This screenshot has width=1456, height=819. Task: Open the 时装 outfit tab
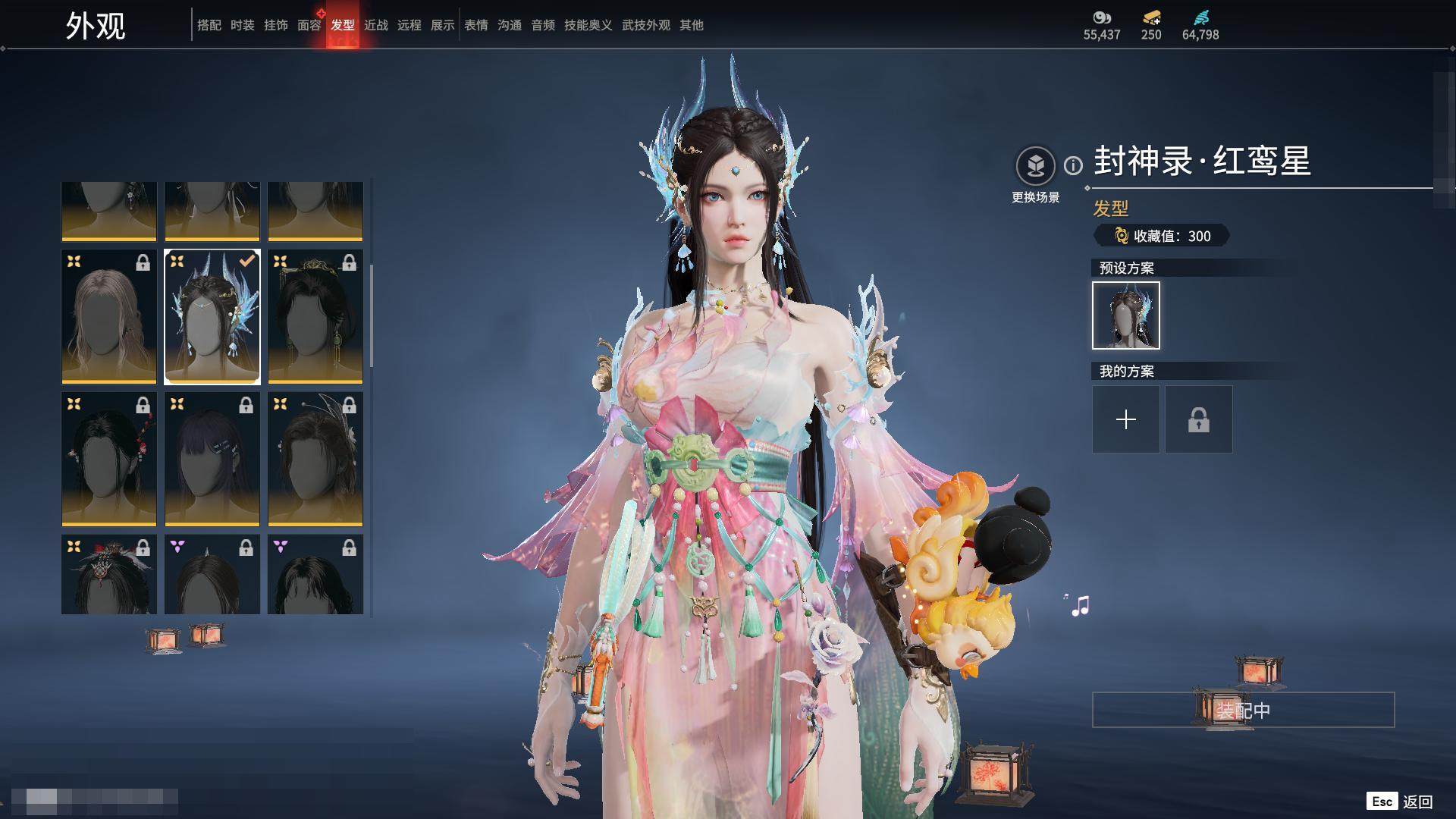[242, 25]
